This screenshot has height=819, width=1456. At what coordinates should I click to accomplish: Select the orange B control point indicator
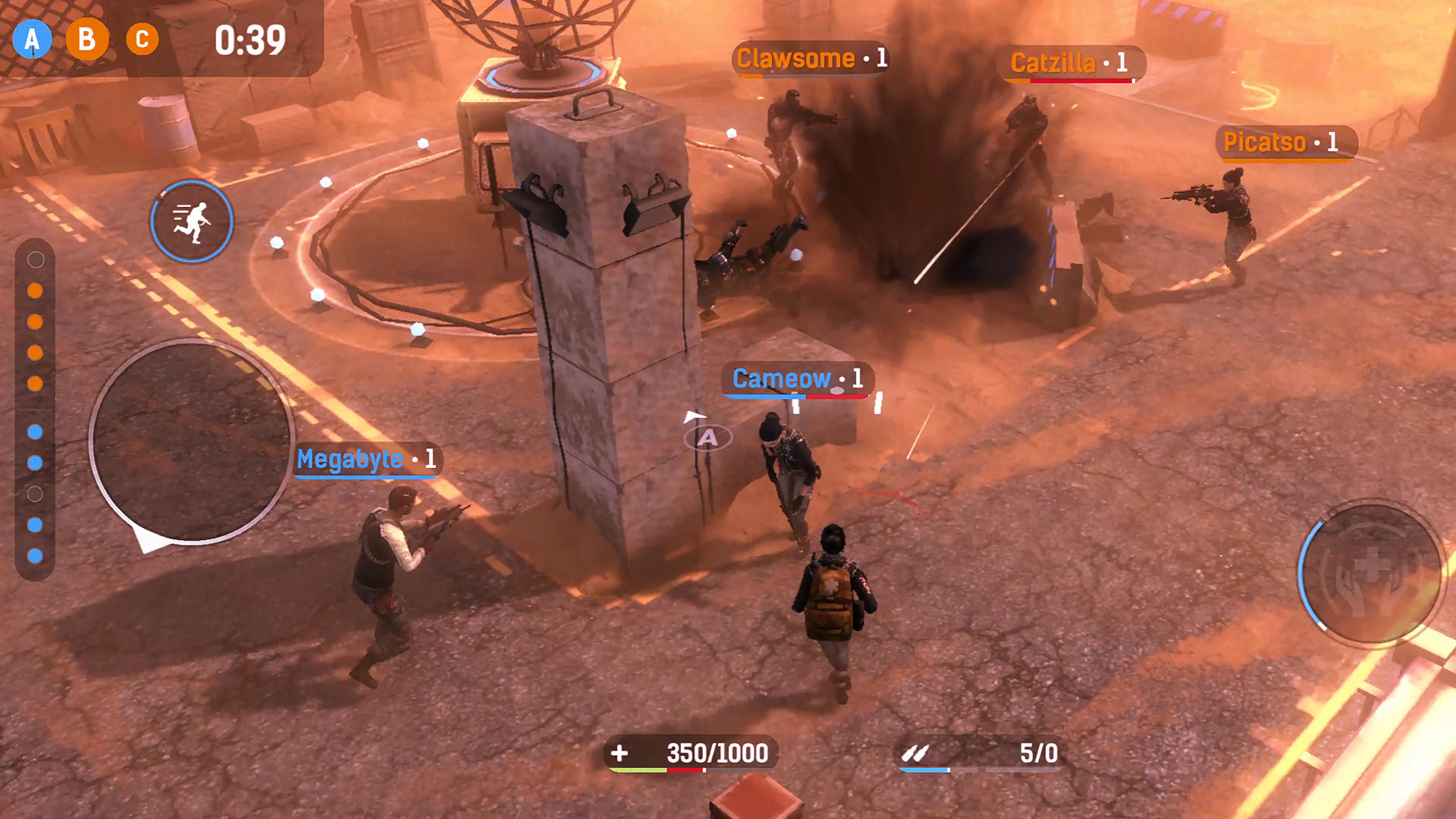[87, 39]
